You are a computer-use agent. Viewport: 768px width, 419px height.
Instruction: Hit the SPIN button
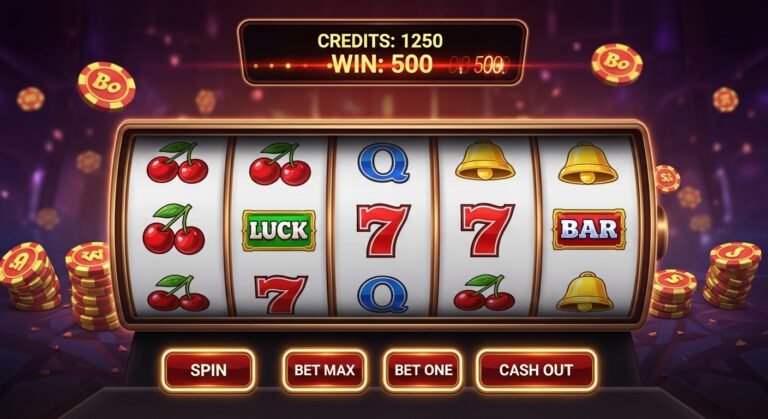[208, 370]
